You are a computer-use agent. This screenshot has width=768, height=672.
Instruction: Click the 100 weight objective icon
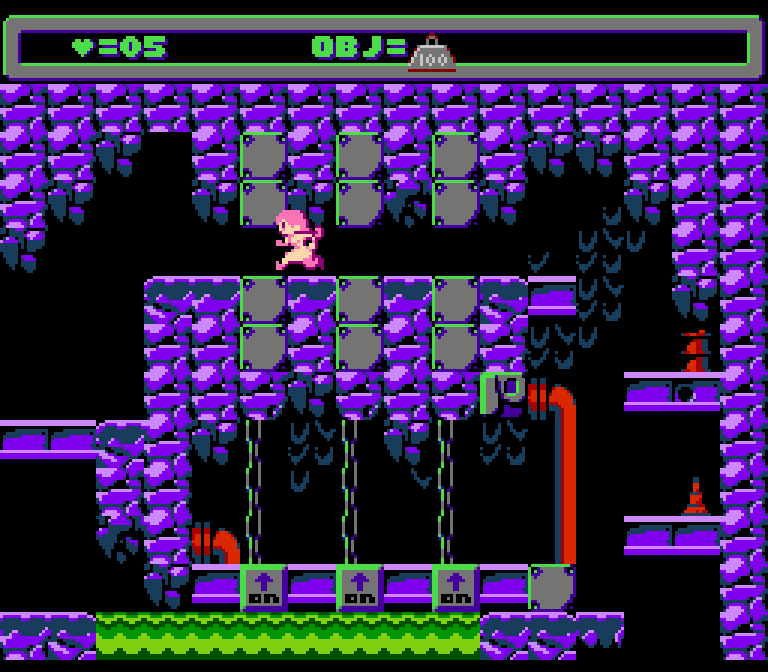433,54
